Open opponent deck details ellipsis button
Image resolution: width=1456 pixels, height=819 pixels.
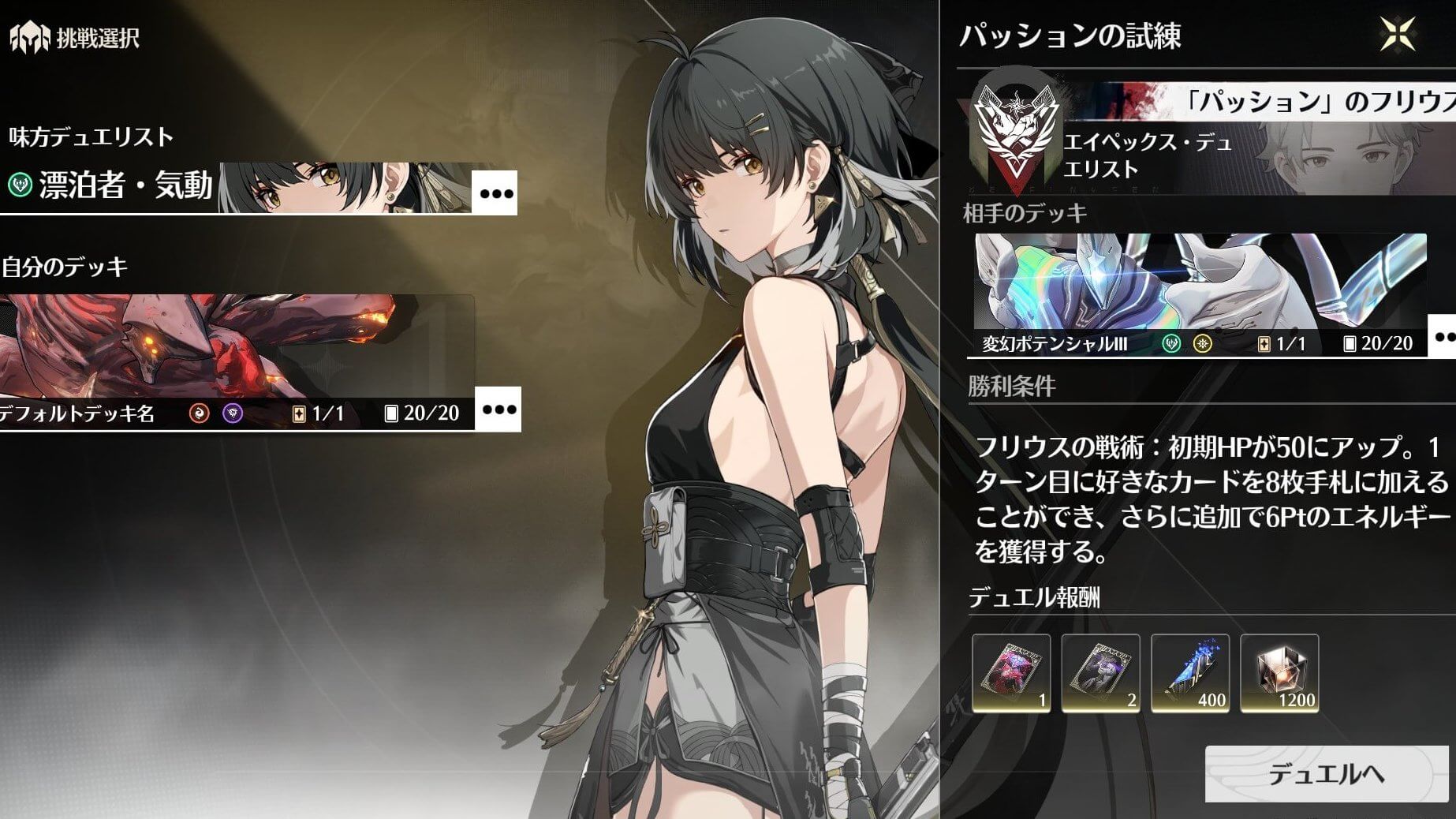tap(1443, 337)
